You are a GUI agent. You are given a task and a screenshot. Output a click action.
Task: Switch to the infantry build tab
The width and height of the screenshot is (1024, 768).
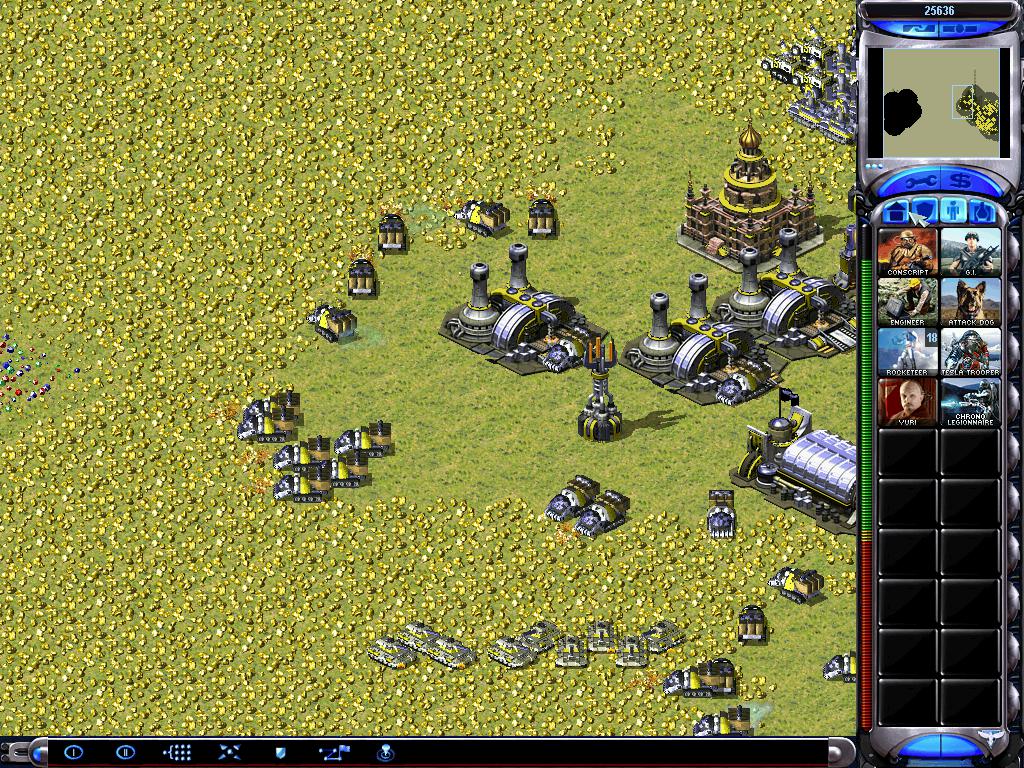click(x=954, y=212)
